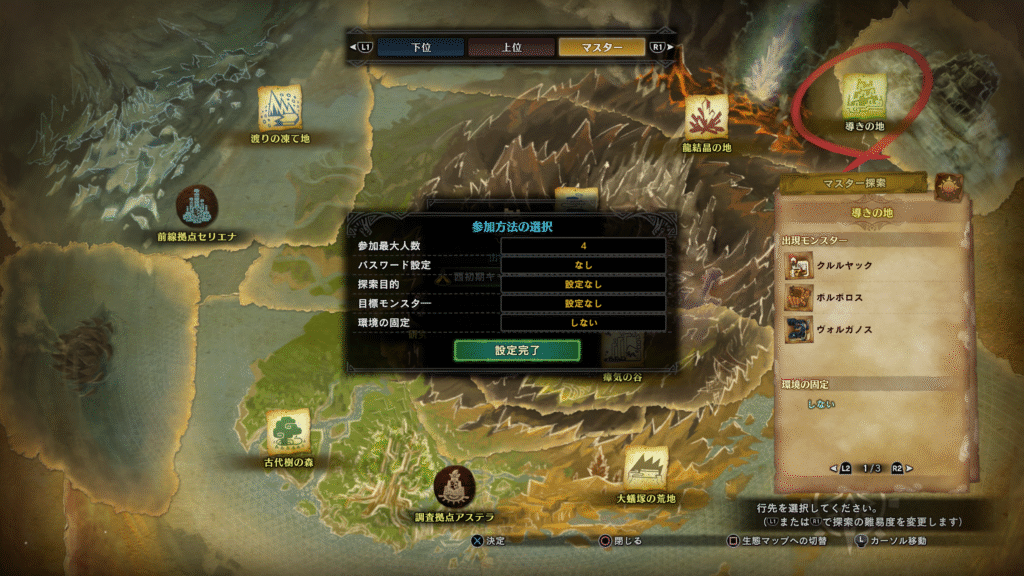Pick a 目標モンスター setting
1024x576 pixels.
point(583,303)
